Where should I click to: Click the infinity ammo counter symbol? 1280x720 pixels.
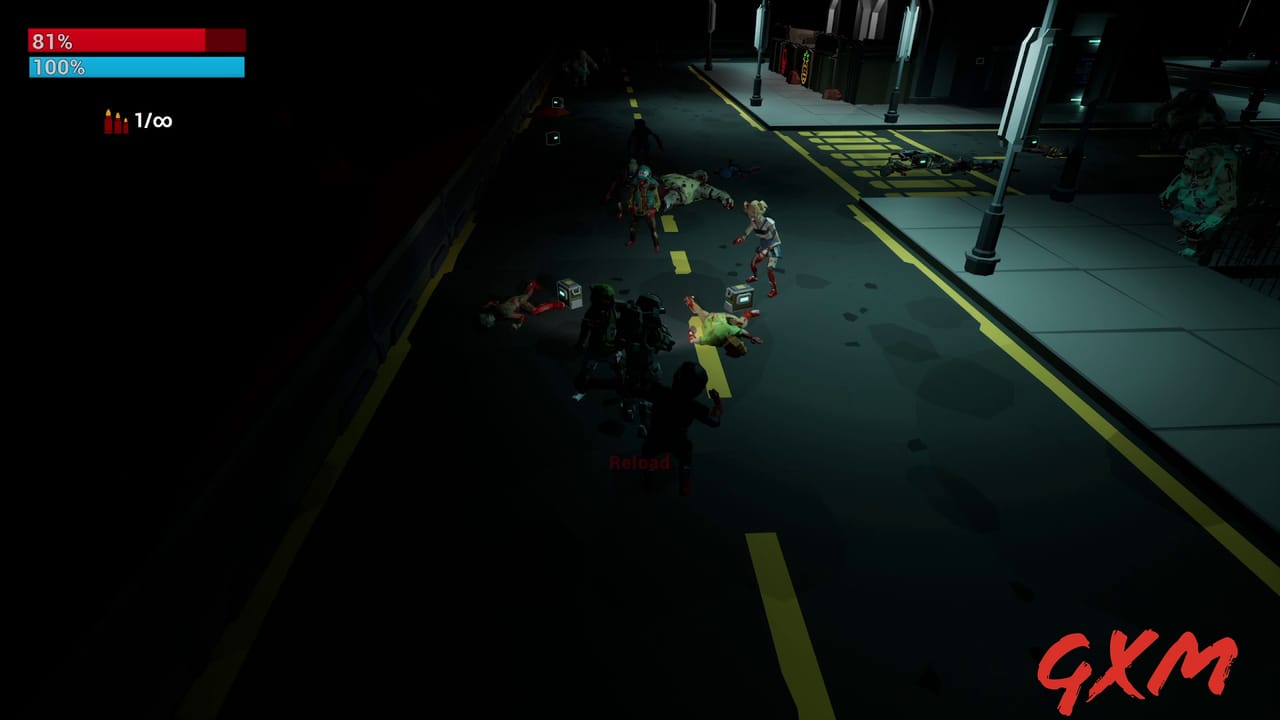tap(163, 121)
